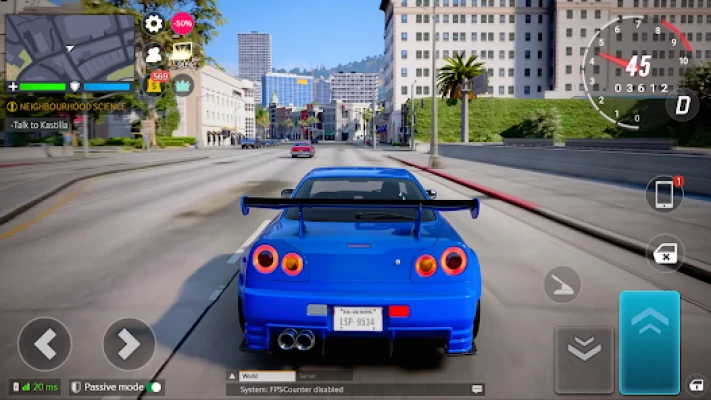Open the chat speech bubble button
Screen dimensions: 711x400
(x=478, y=388)
